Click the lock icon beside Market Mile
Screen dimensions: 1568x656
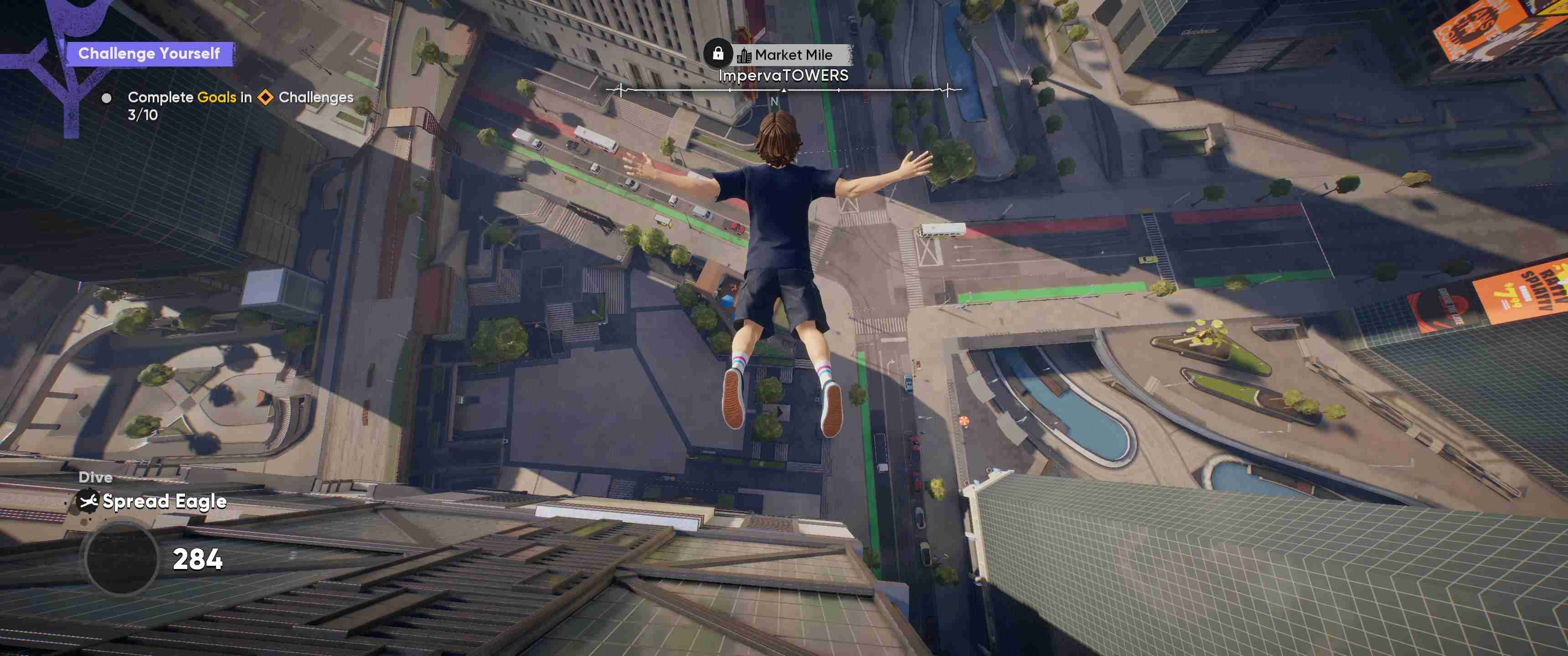717,54
